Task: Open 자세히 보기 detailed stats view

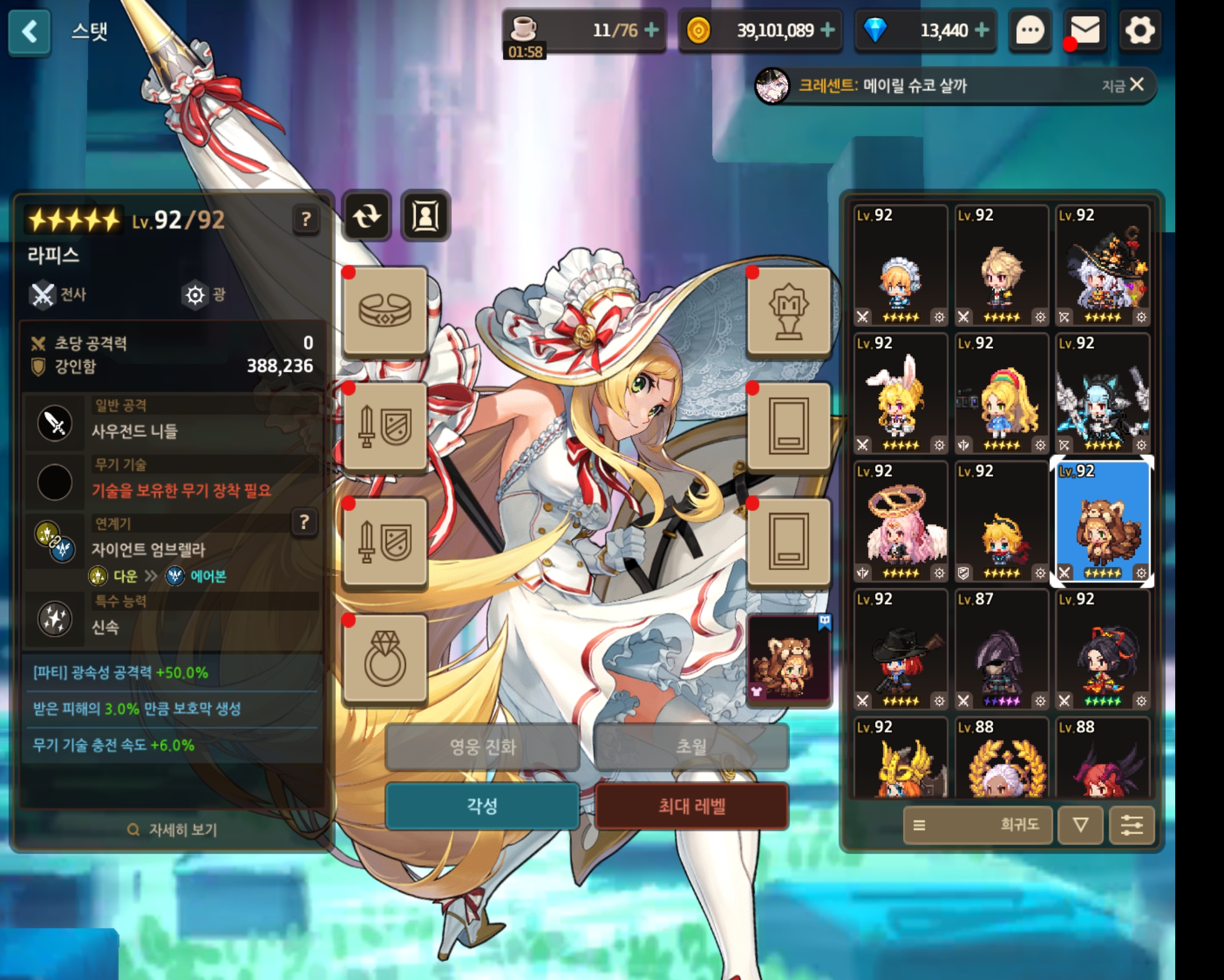Action: 173,830
